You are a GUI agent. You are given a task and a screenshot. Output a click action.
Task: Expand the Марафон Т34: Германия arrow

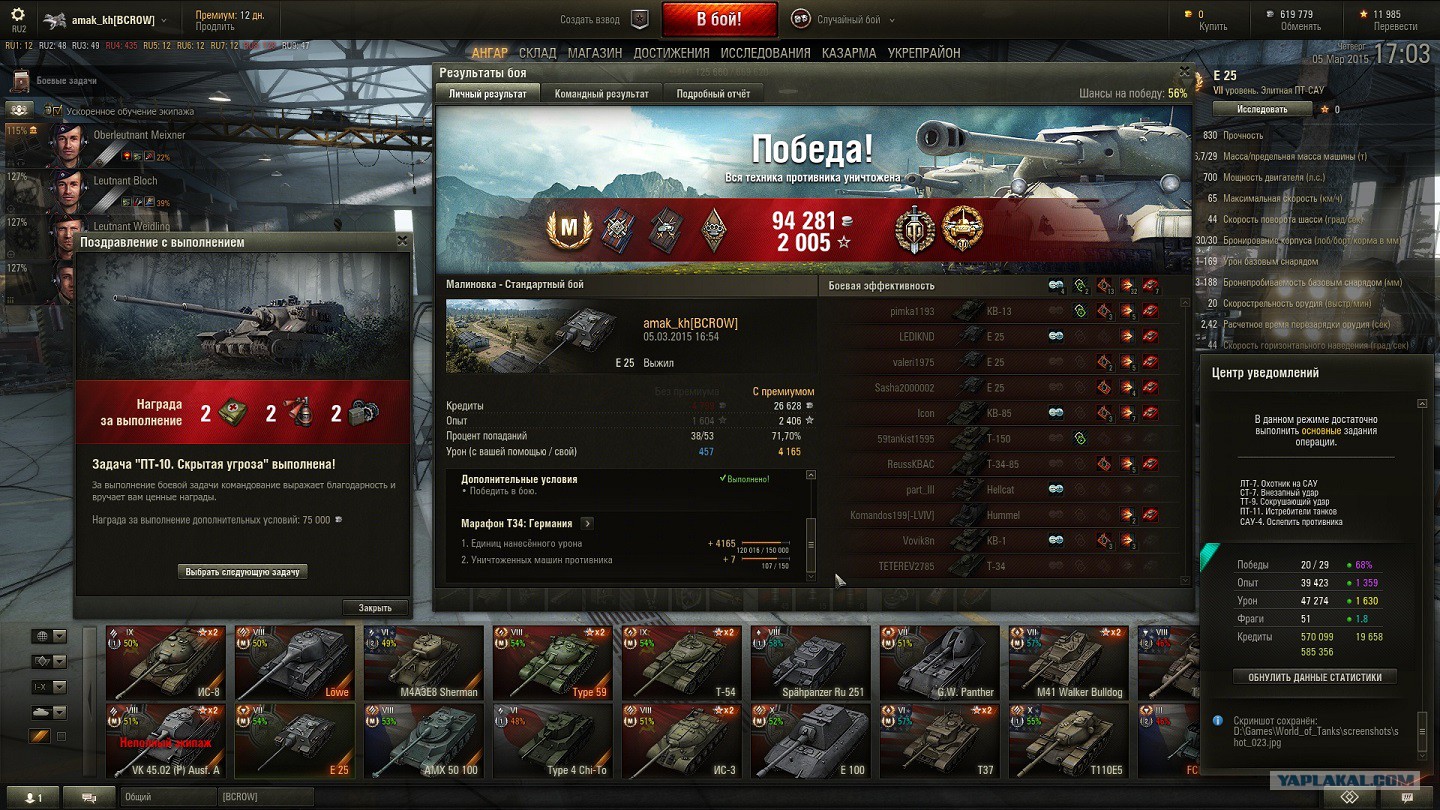[x=587, y=523]
